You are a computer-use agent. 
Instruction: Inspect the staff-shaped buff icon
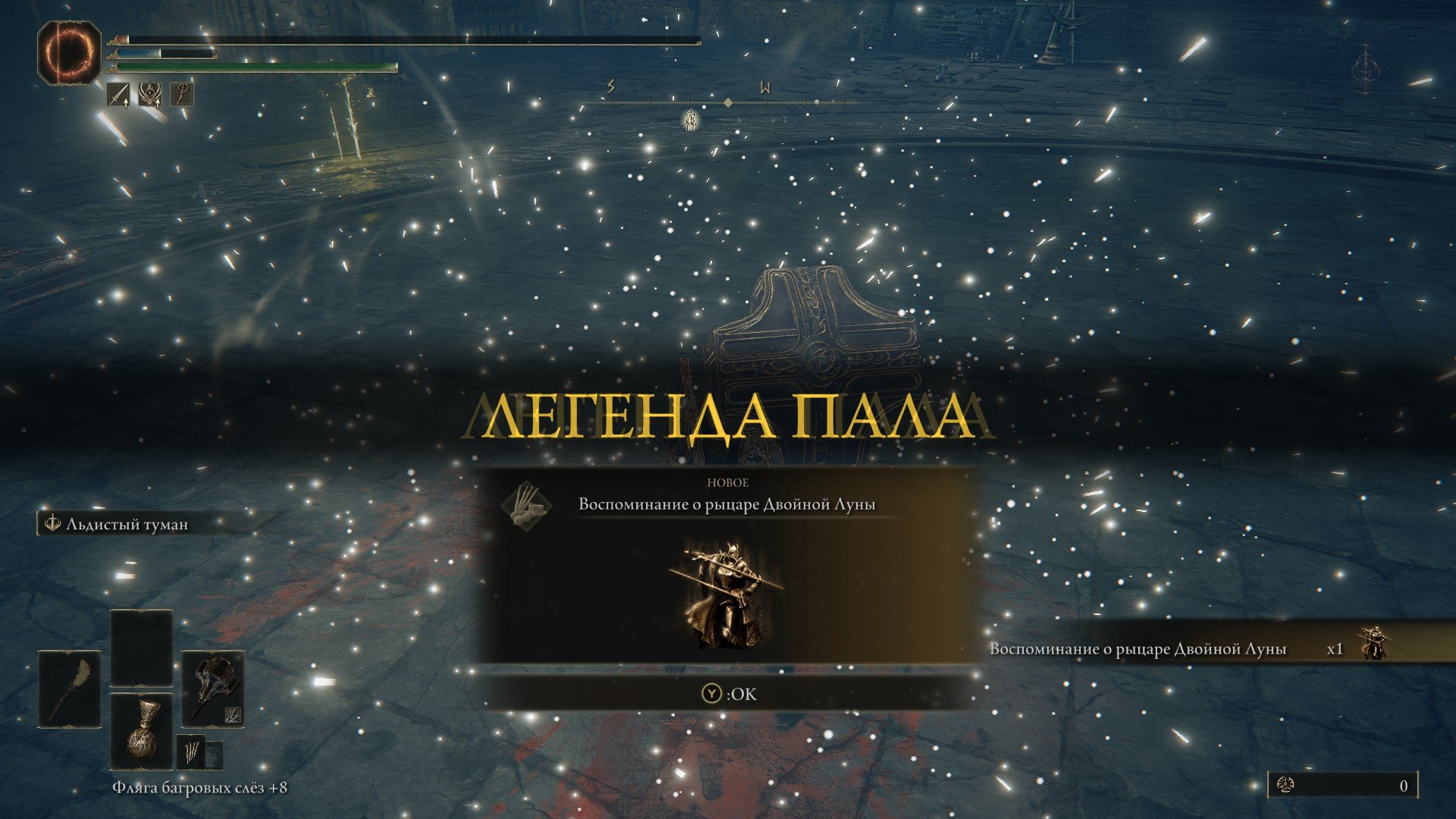(182, 96)
